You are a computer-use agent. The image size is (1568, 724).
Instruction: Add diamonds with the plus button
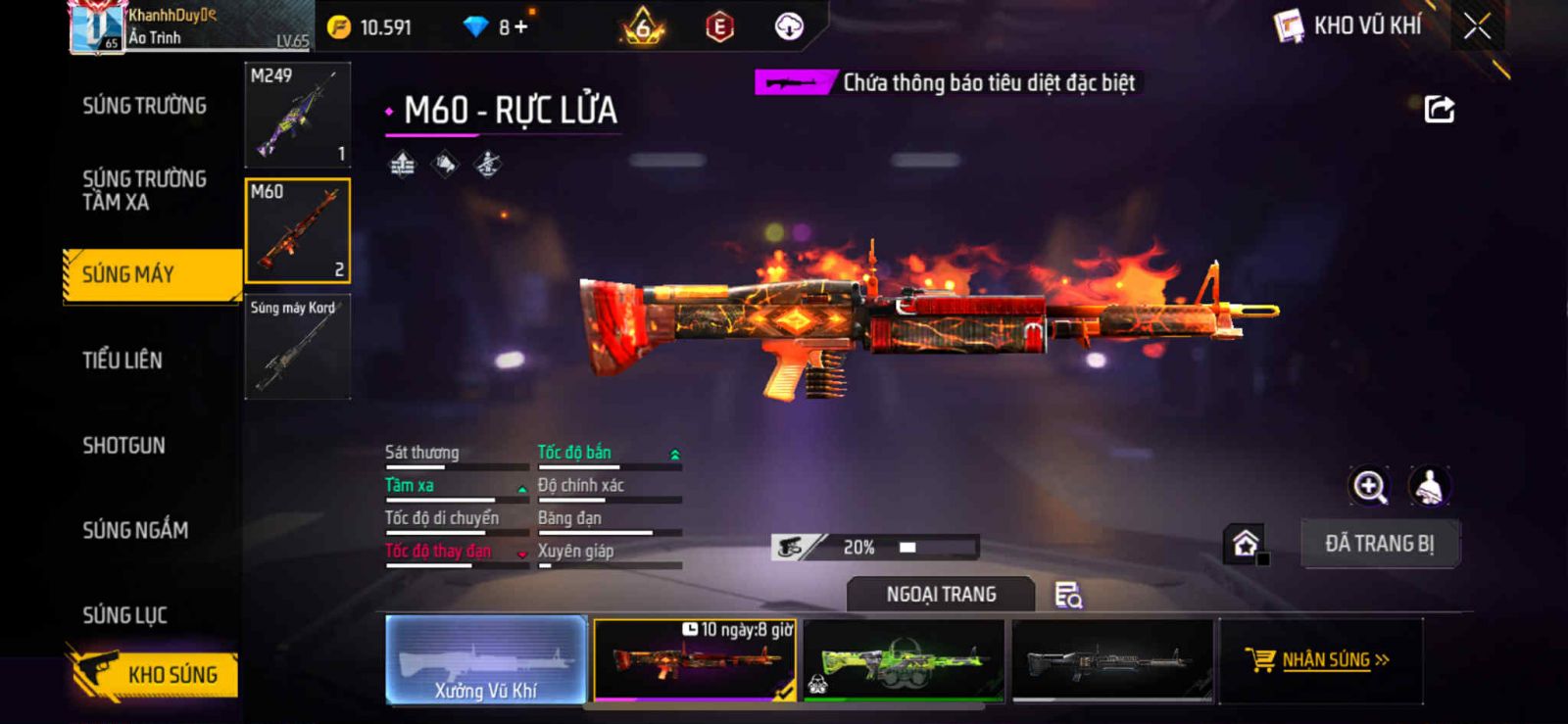pos(520,27)
